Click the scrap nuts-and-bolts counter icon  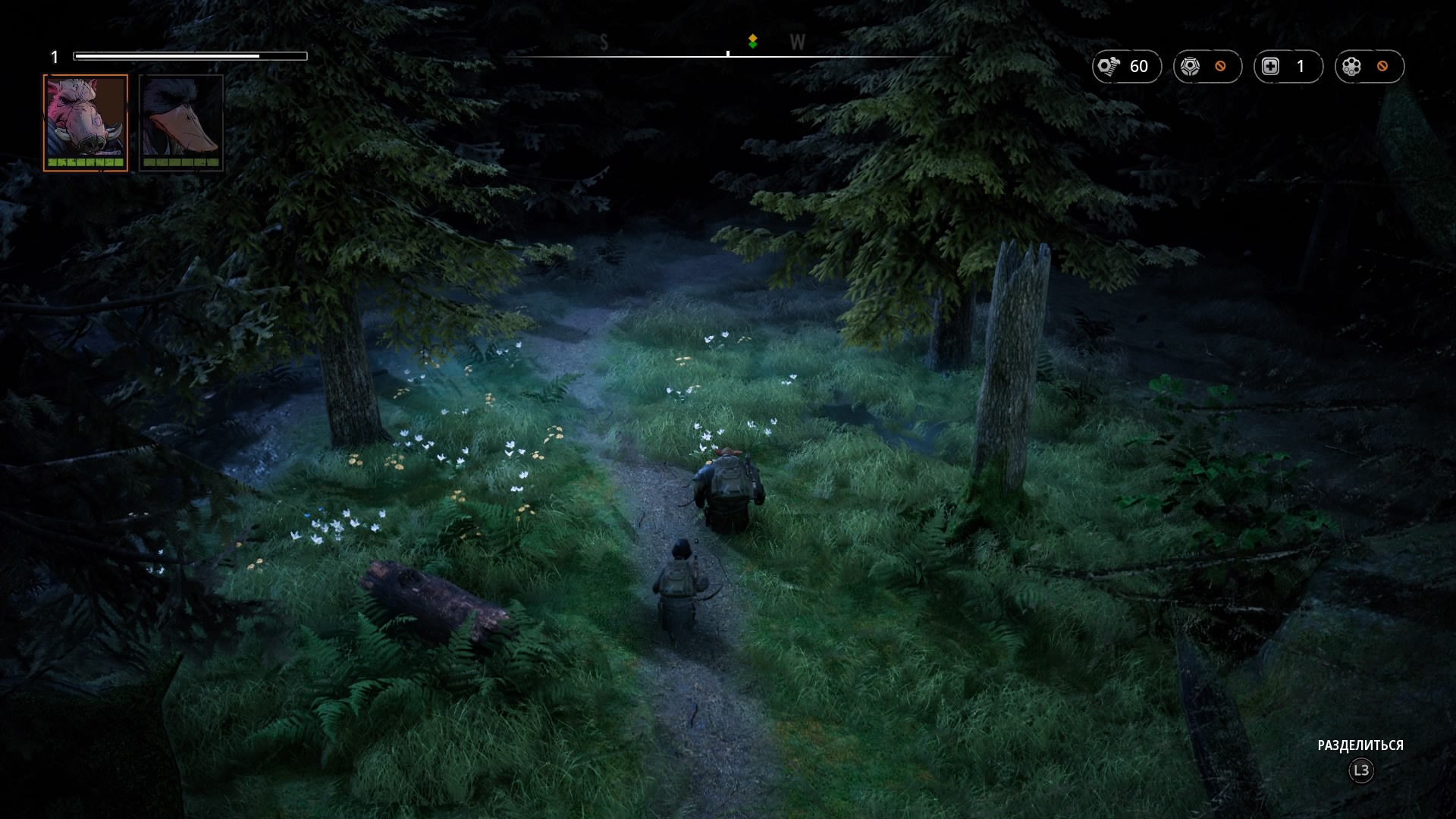click(x=1109, y=67)
